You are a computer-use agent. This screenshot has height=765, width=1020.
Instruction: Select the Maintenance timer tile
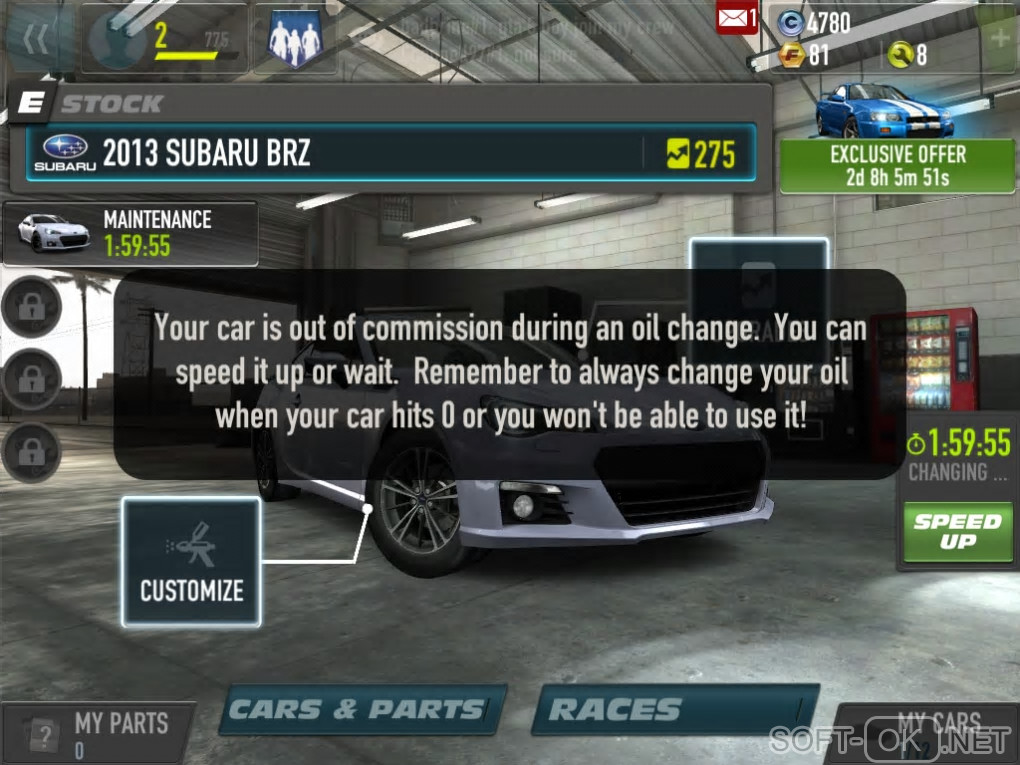tap(130, 233)
